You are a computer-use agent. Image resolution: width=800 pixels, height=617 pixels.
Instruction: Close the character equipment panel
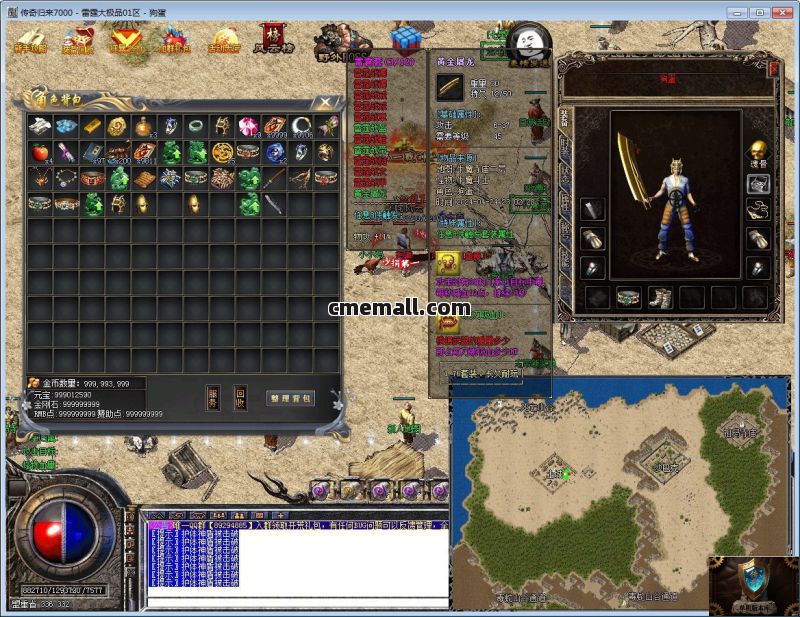pos(775,67)
